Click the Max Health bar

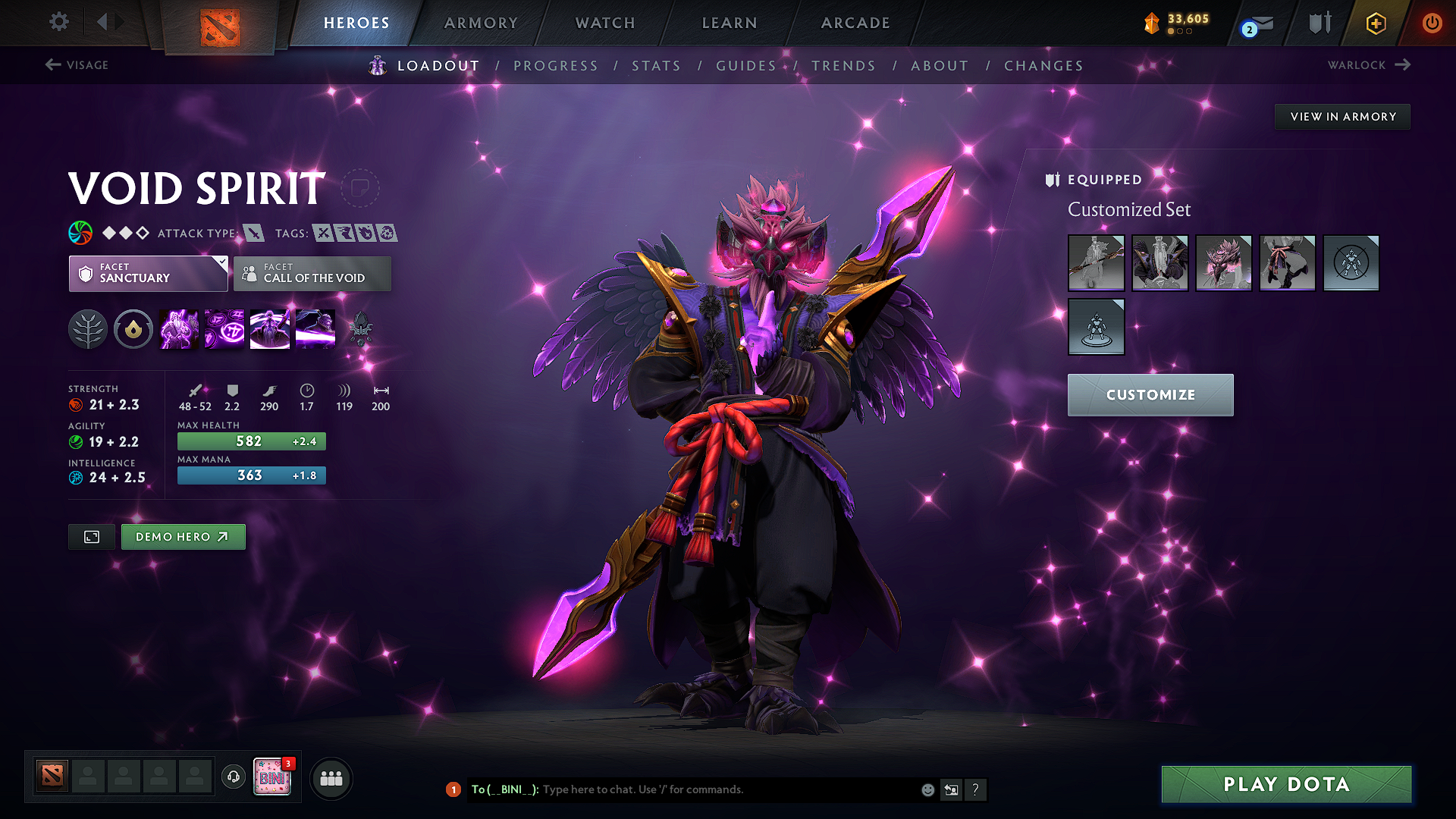point(251,441)
